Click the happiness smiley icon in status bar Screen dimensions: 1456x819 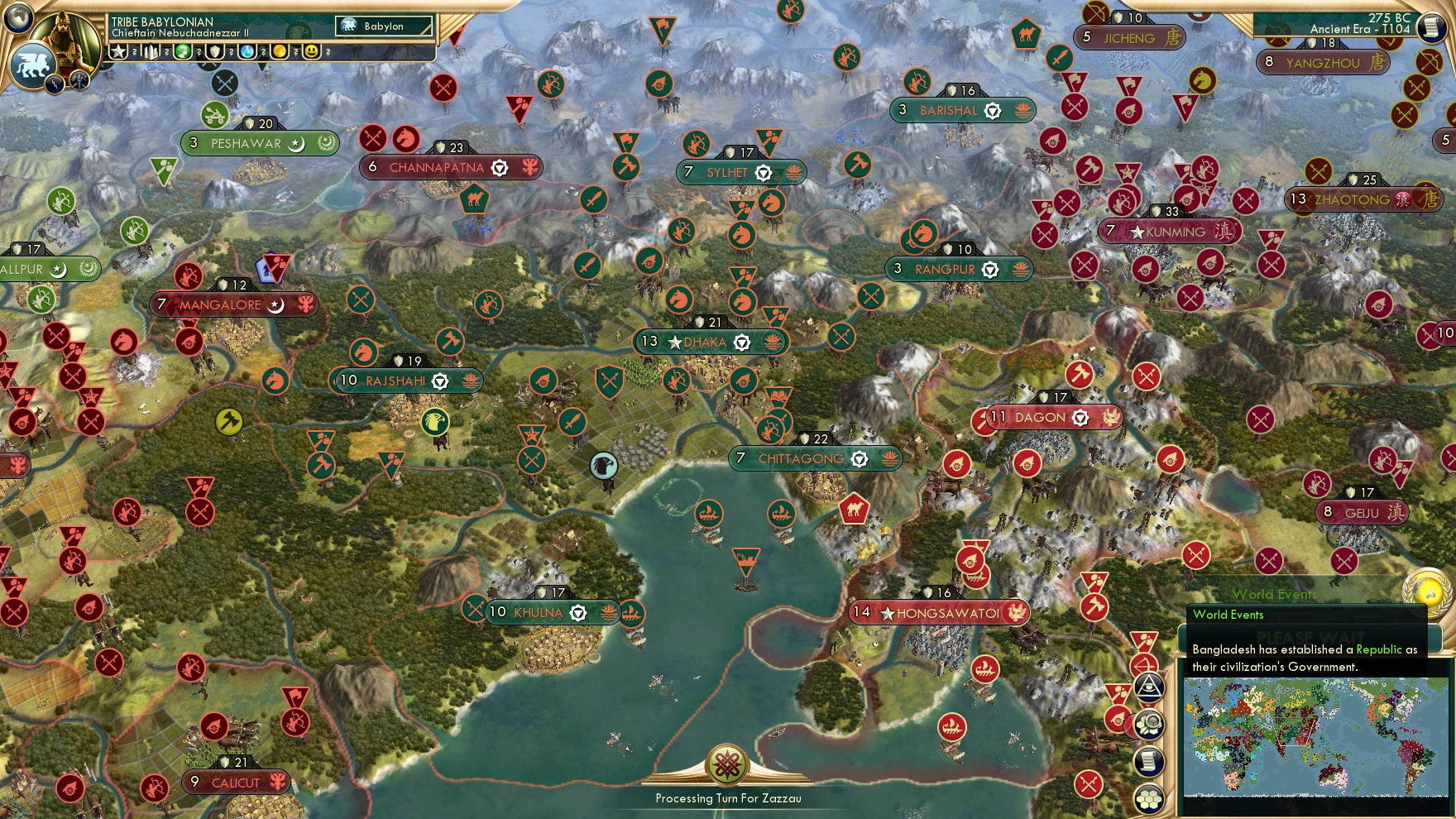click(312, 52)
